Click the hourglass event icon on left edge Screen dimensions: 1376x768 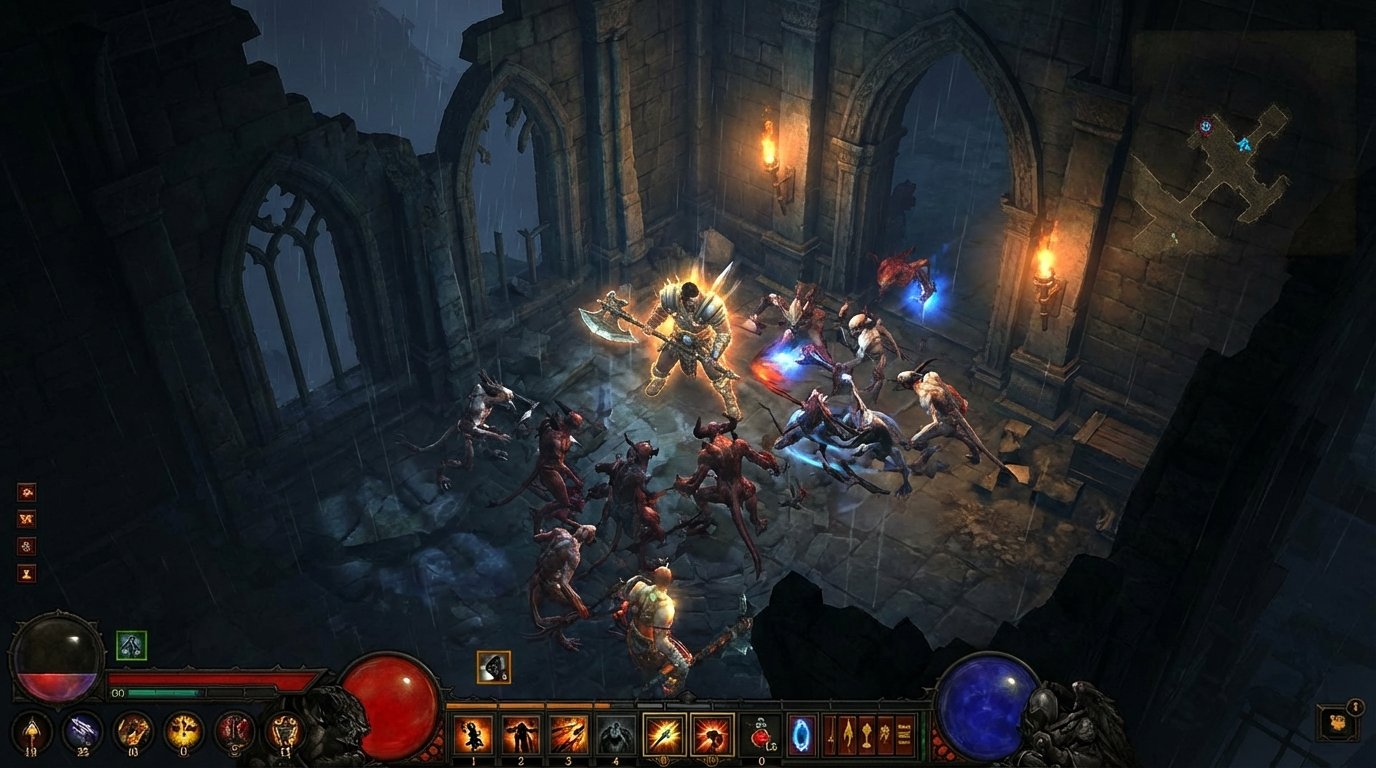pos(26,572)
